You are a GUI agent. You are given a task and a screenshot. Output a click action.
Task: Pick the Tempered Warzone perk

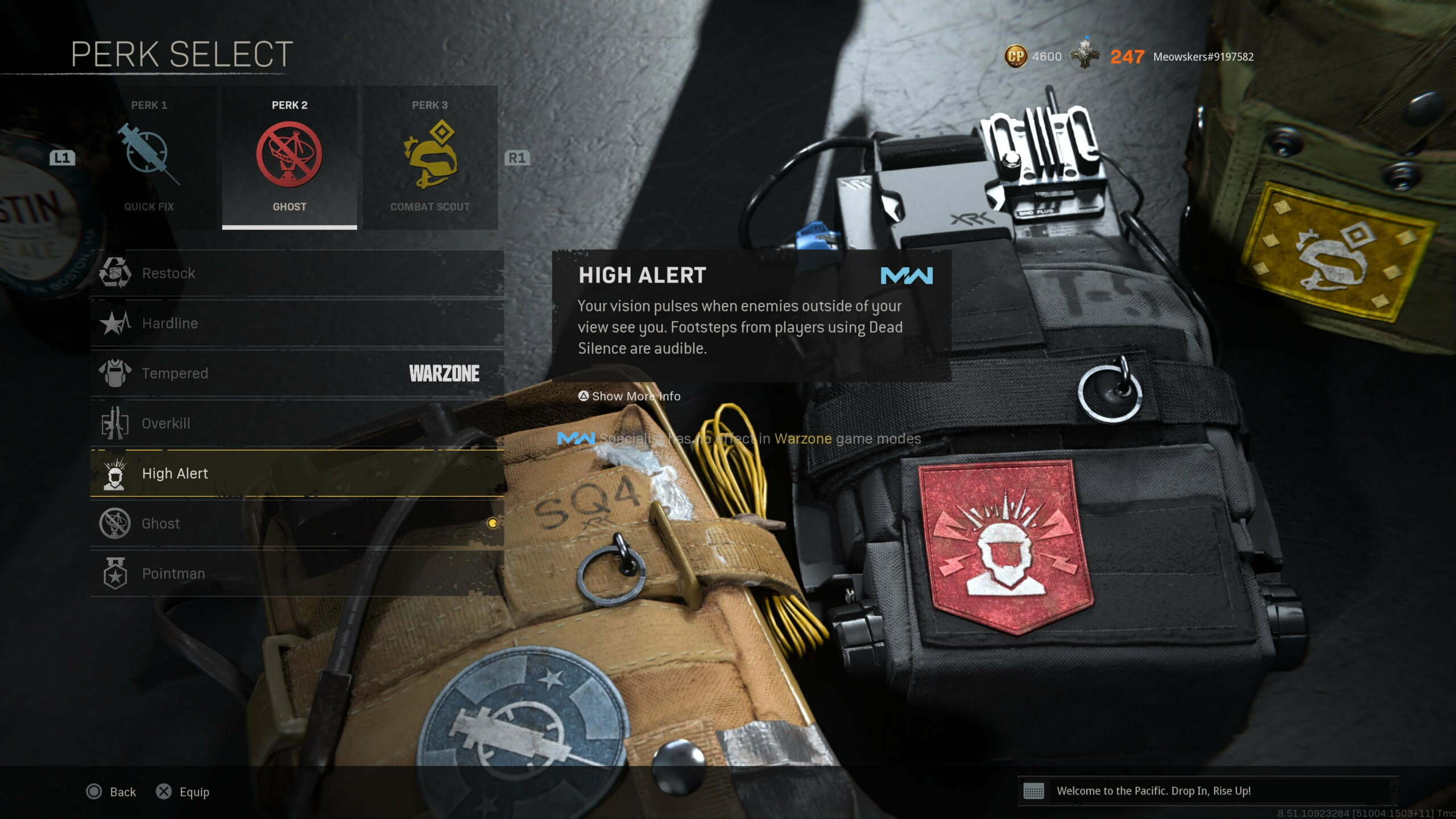pos(297,374)
